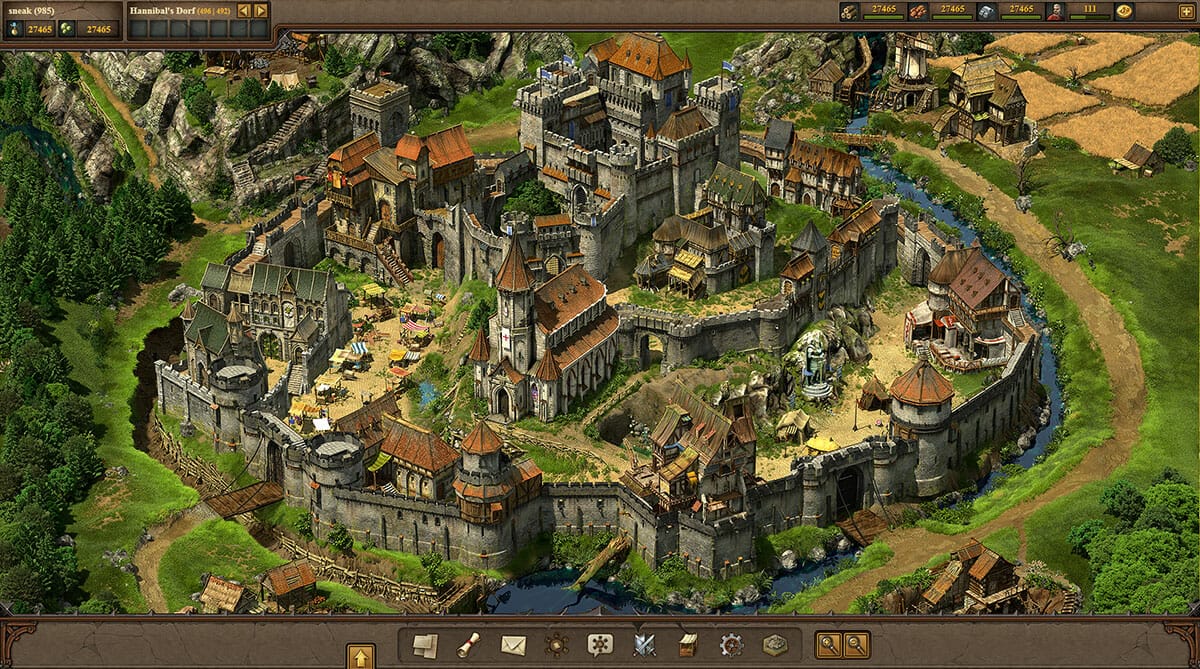The image size is (1200, 669).
Task: Open the envelope messages icon
Action: click(513, 645)
